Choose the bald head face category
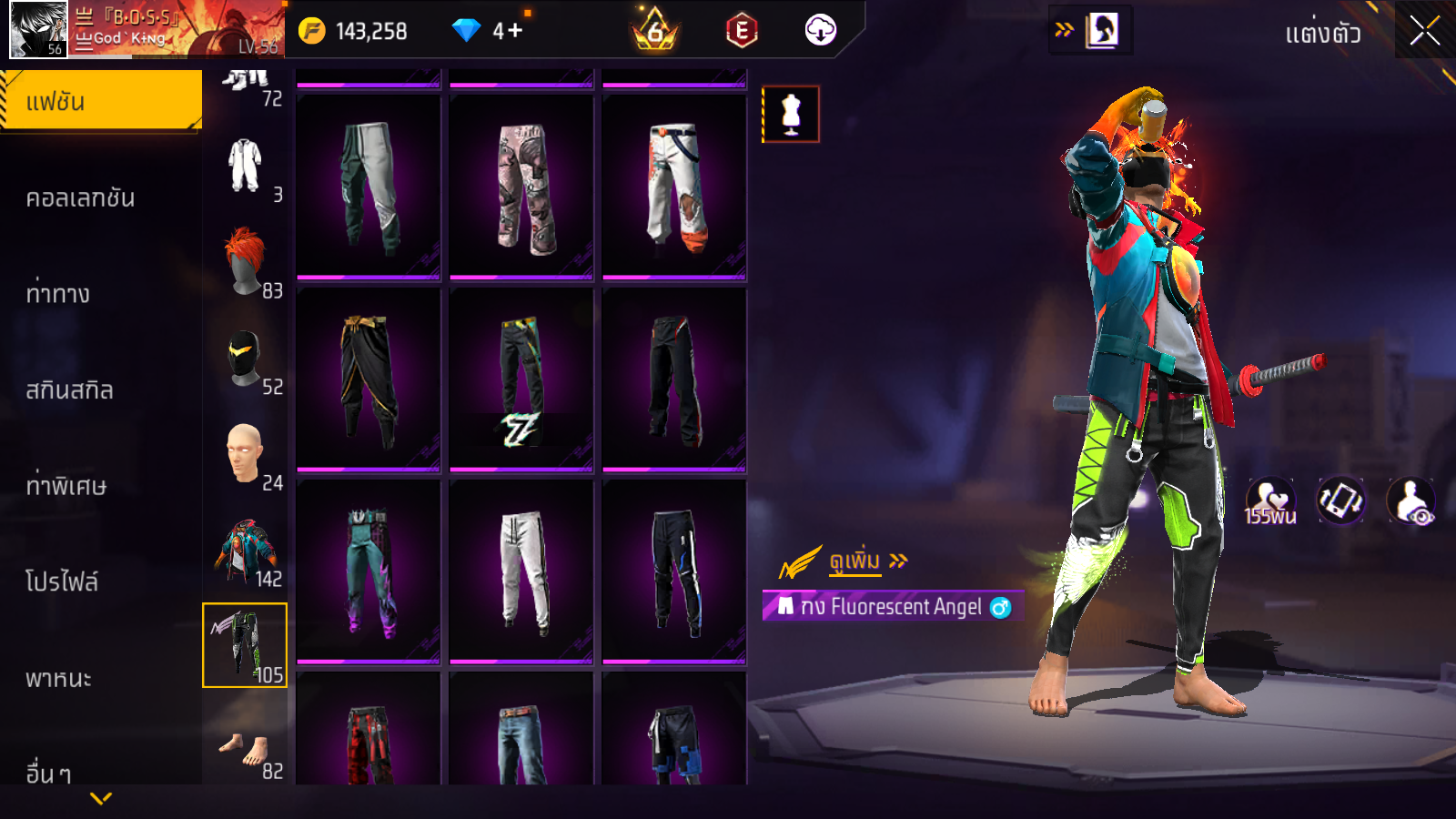1456x819 pixels. pyautogui.click(x=245, y=454)
